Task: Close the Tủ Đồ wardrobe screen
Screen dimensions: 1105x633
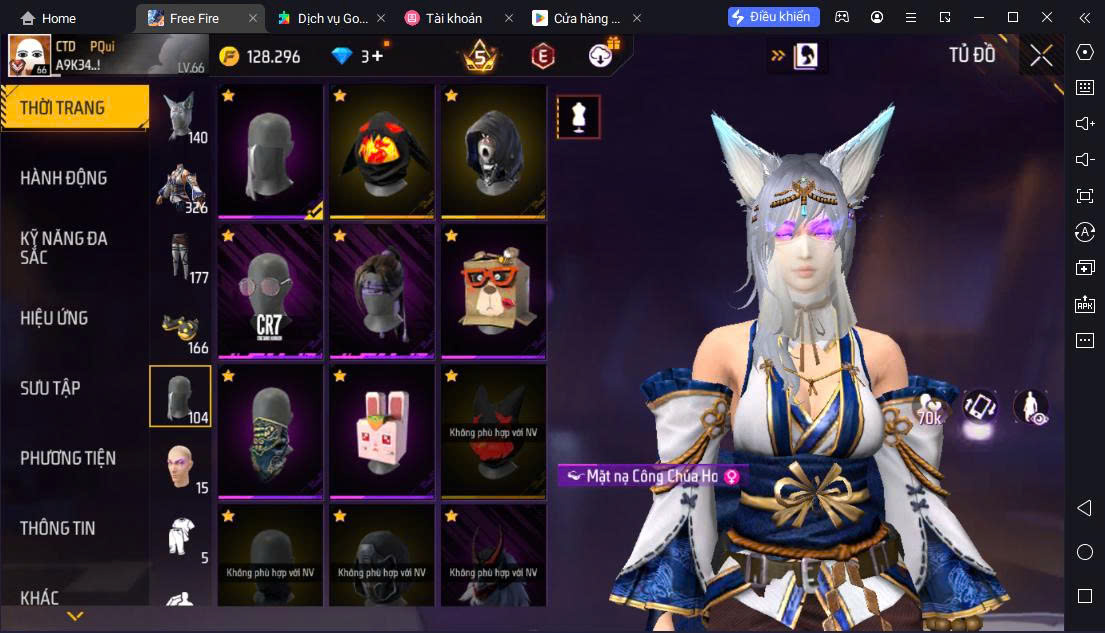Action: [1041, 56]
